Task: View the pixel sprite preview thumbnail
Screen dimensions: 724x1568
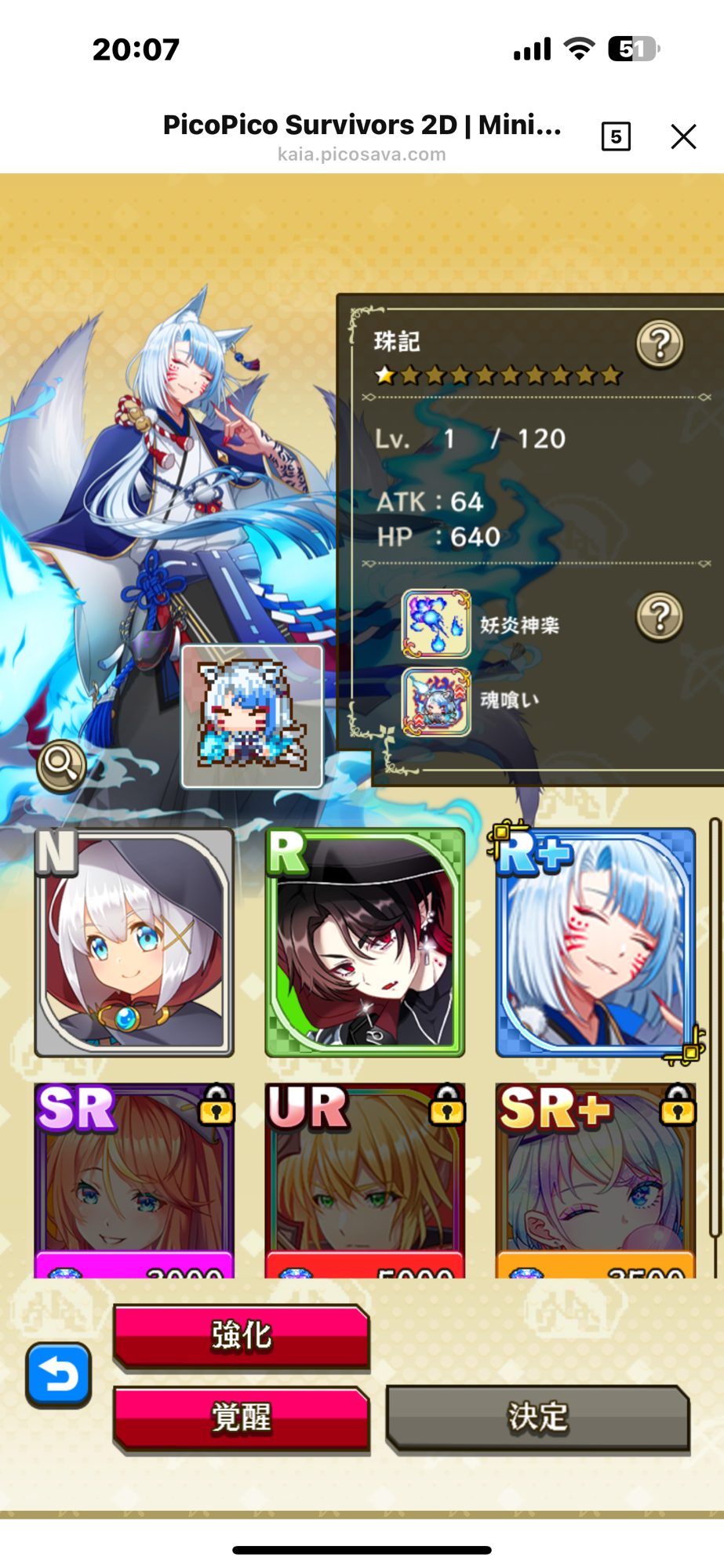Action: coord(252,717)
